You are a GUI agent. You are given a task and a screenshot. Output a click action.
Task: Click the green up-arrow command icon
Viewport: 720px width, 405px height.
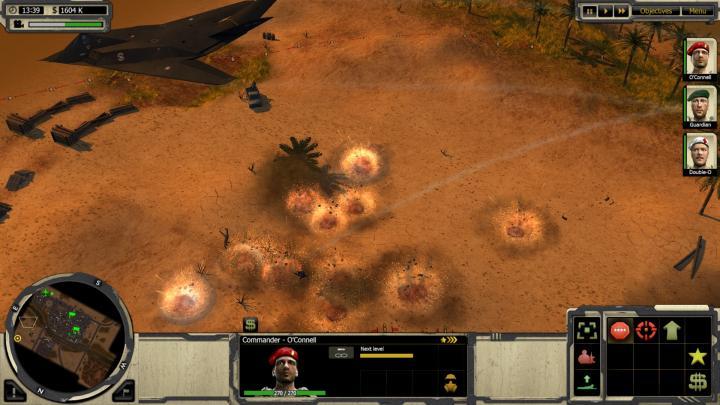[672, 330]
